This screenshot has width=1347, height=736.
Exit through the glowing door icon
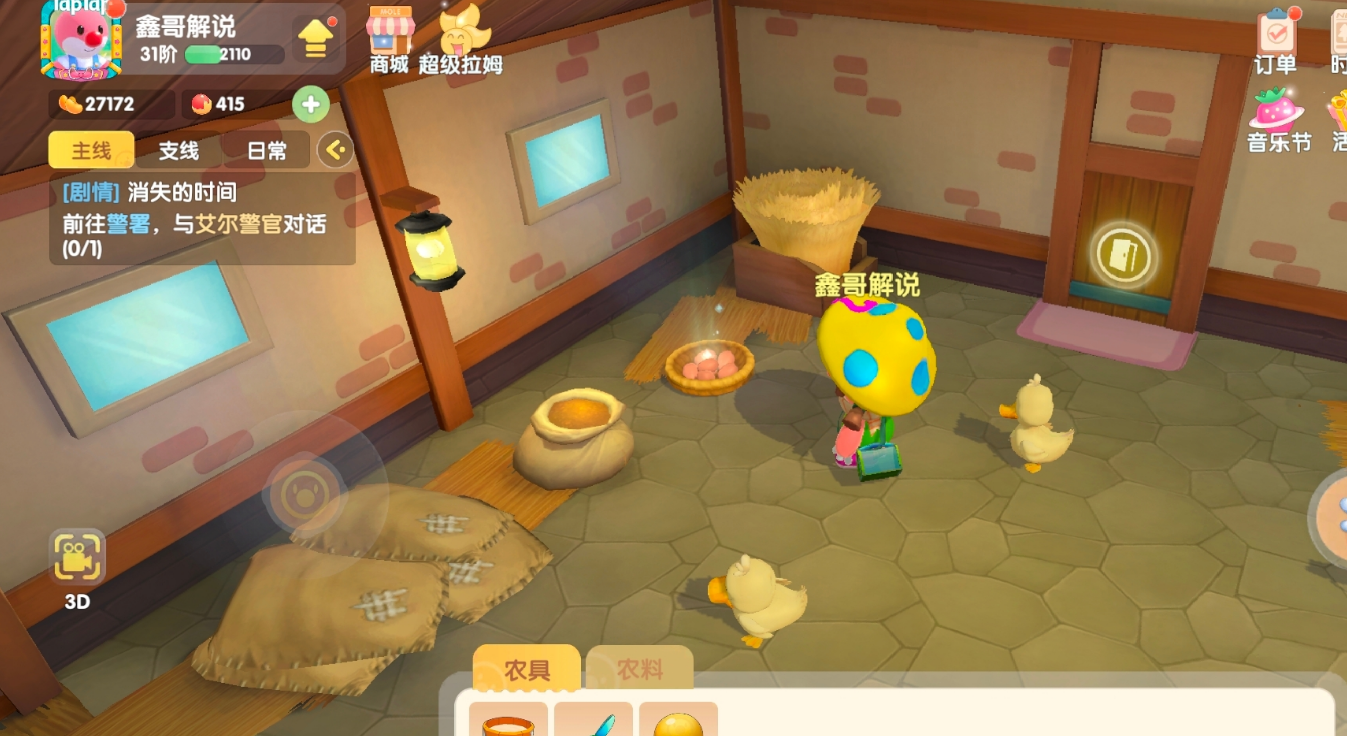[x=1123, y=256]
